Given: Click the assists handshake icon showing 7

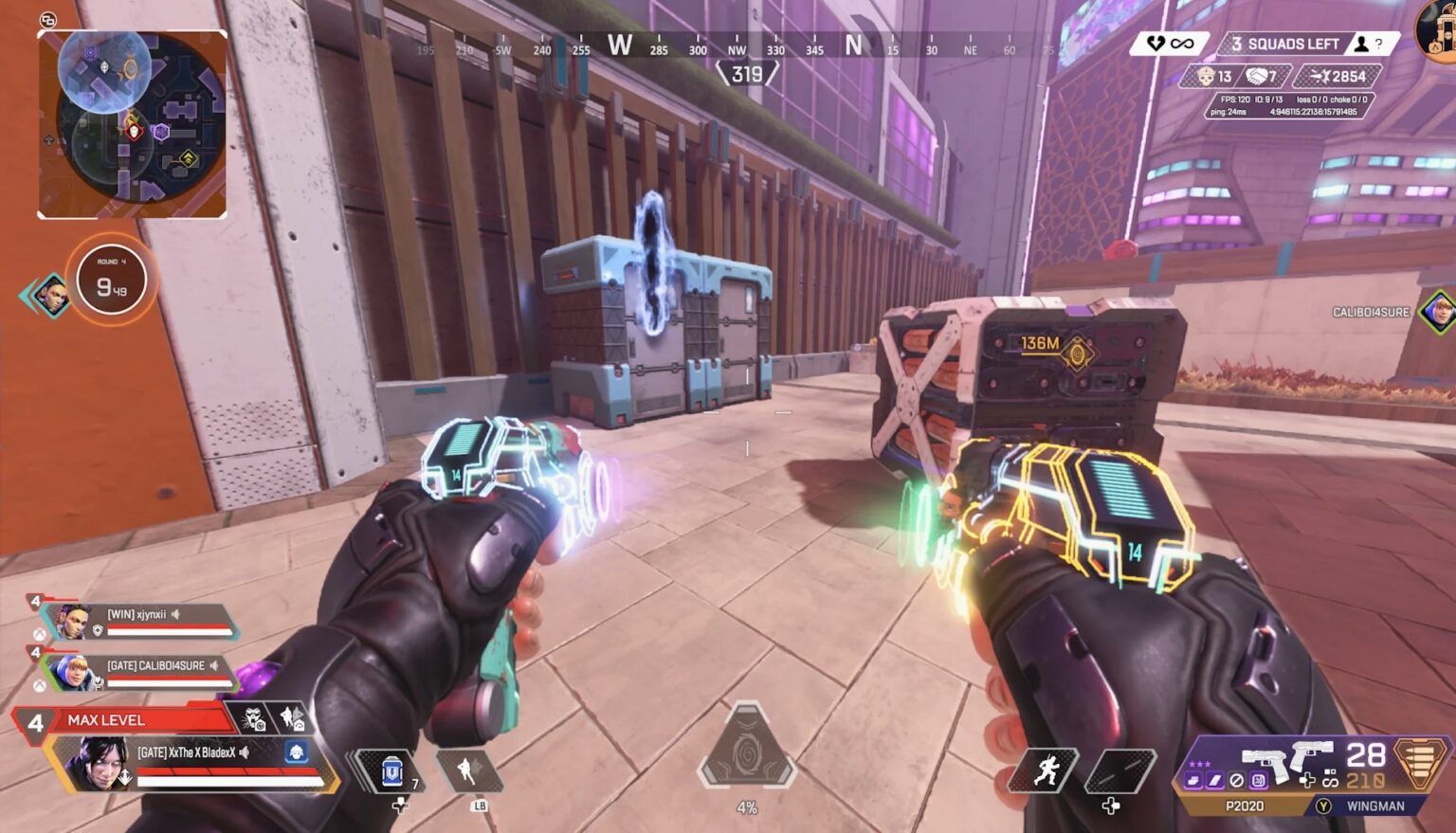Looking at the screenshot, I should [1256, 75].
